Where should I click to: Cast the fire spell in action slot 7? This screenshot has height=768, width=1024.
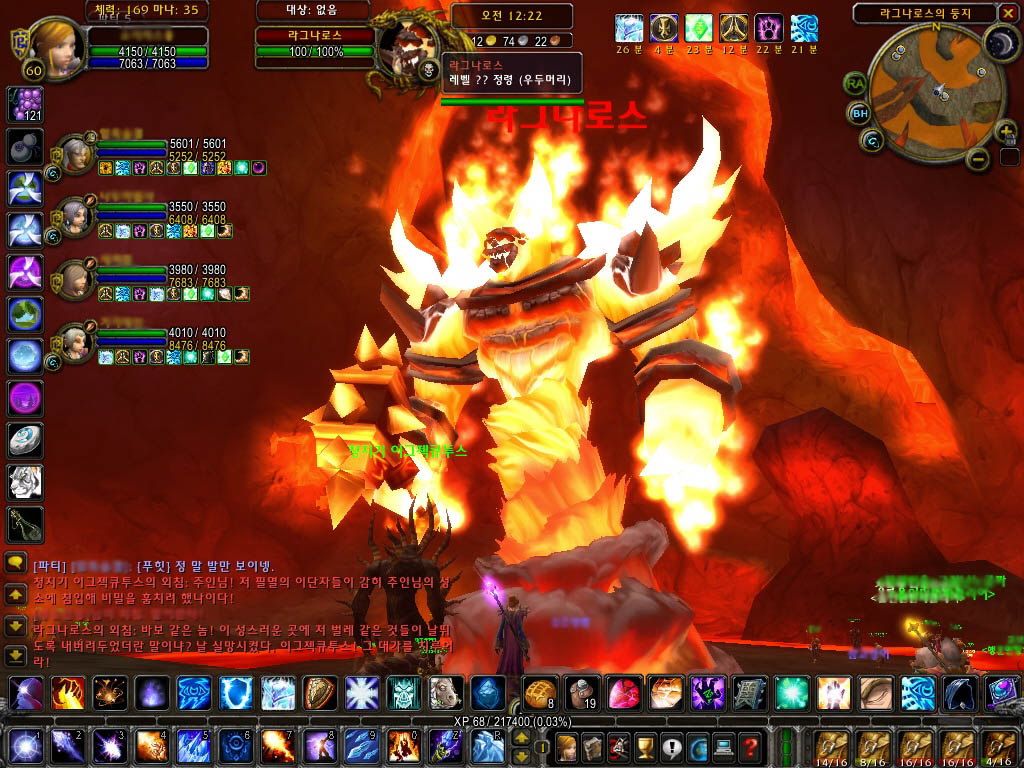pos(277,746)
